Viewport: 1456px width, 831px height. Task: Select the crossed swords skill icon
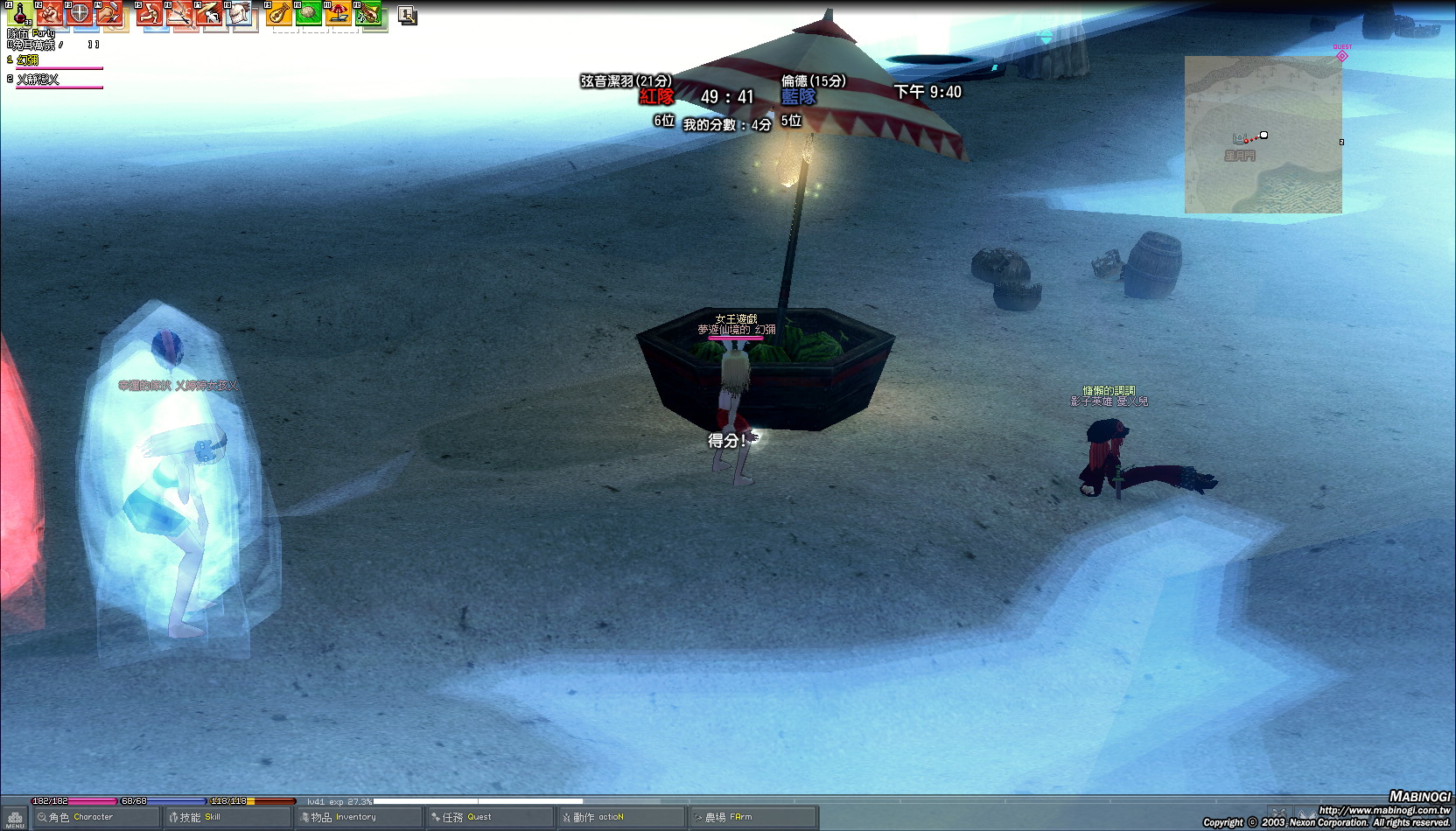tap(180, 15)
